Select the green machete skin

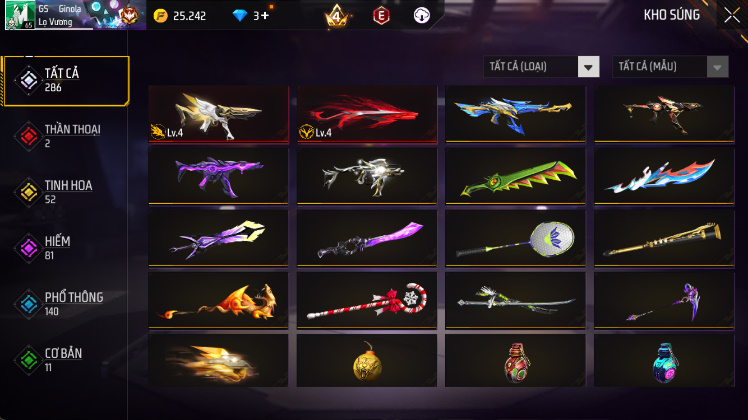coord(515,176)
